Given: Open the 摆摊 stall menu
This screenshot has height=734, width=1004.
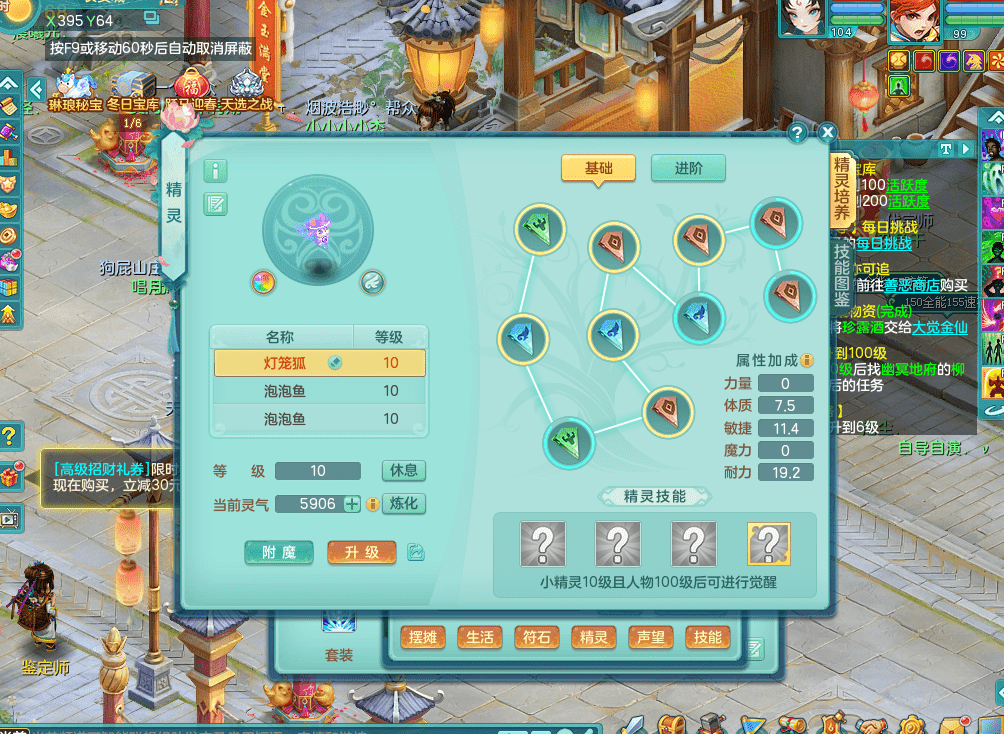Looking at the screenshot, I should (423, 637).
